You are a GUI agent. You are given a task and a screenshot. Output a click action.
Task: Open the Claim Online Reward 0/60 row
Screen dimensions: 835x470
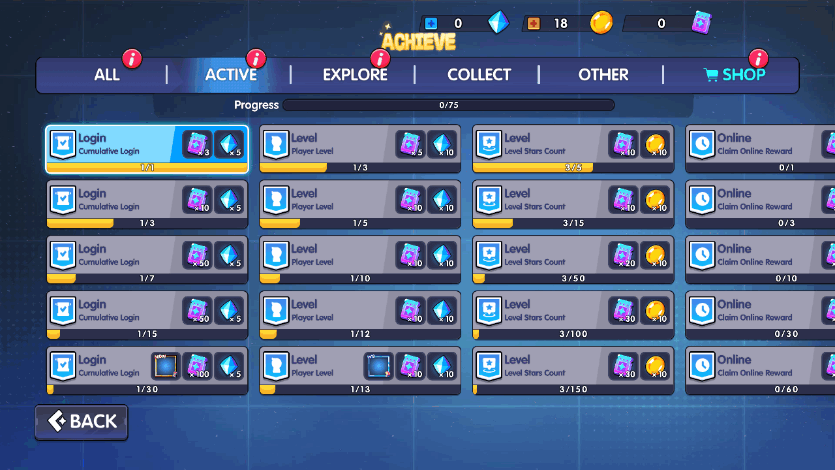(x=760, y=371)
